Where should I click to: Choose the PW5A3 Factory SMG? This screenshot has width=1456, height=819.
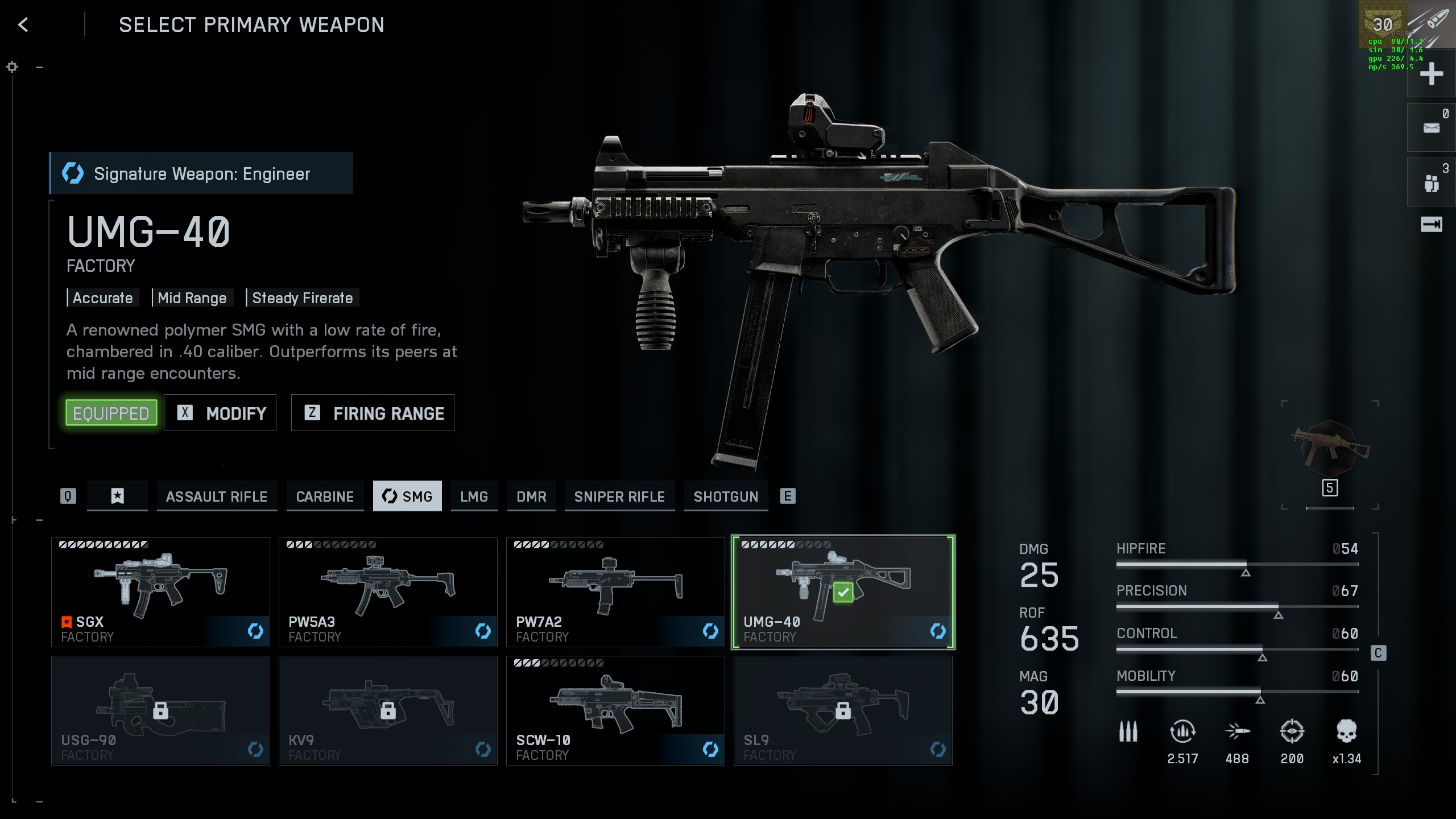click(x=388, y=592)
